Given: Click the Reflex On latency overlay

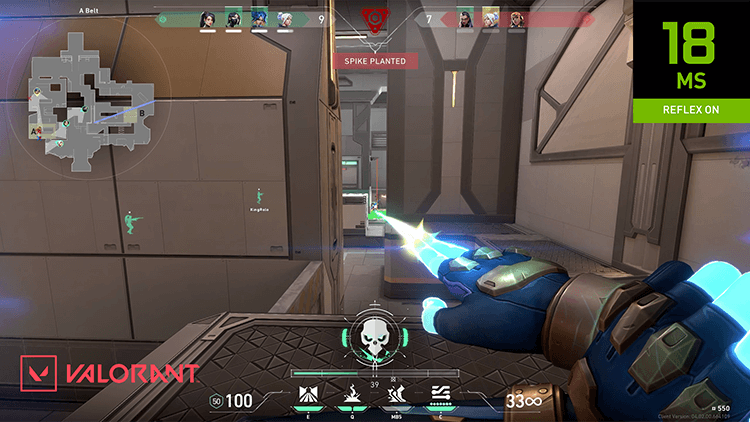Looking at the screenshot, I should (x=690, y=62).
